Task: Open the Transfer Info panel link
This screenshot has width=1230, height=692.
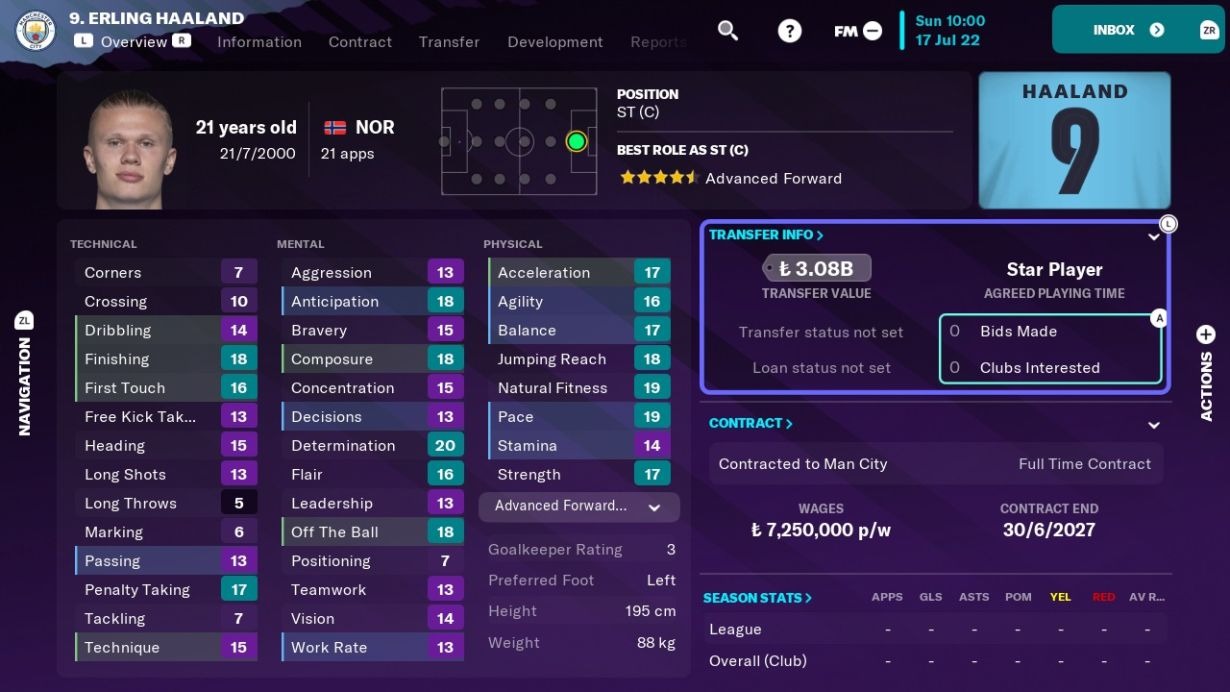Action: 766,235
